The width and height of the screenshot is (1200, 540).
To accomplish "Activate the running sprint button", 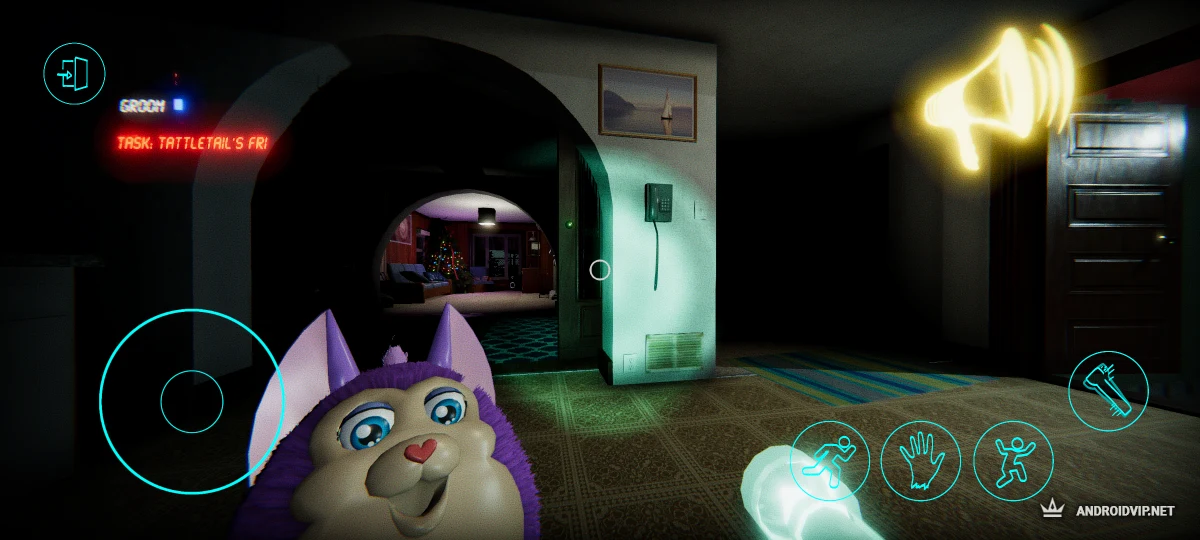I will coord(830,461).
